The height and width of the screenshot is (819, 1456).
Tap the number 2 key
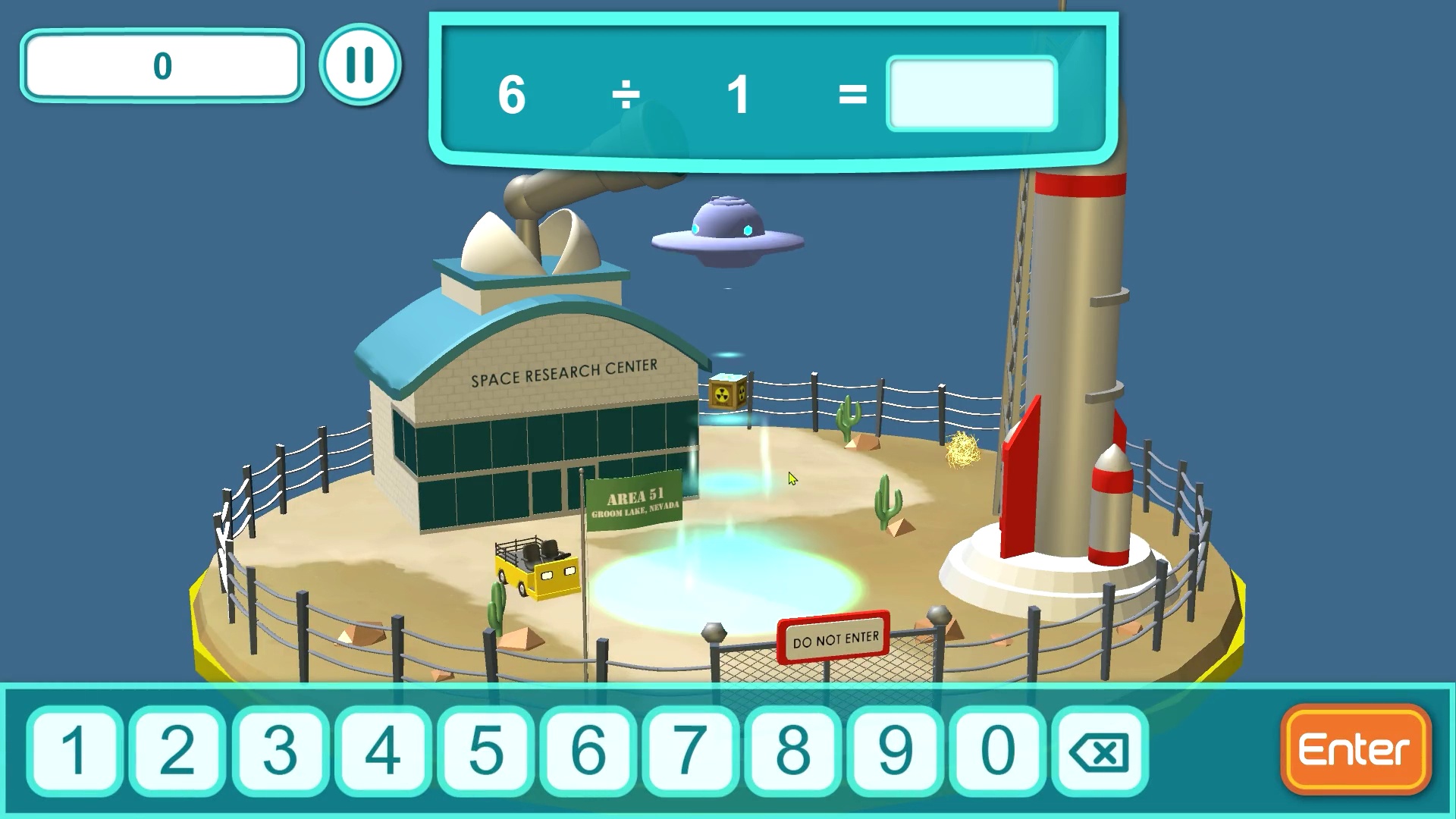coord(177,750)
